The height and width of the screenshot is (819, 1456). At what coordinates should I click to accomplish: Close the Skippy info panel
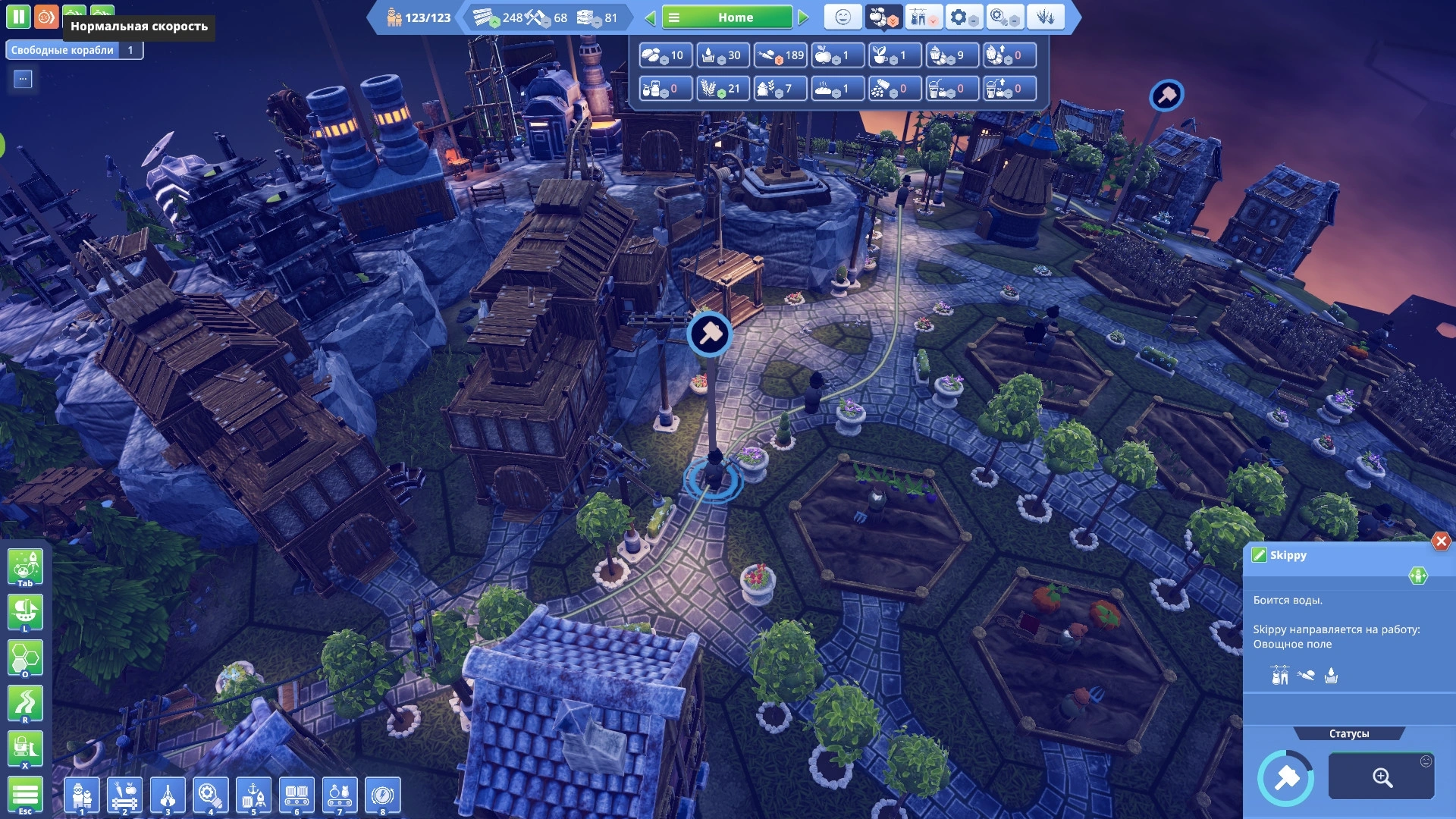[1441, 541]
